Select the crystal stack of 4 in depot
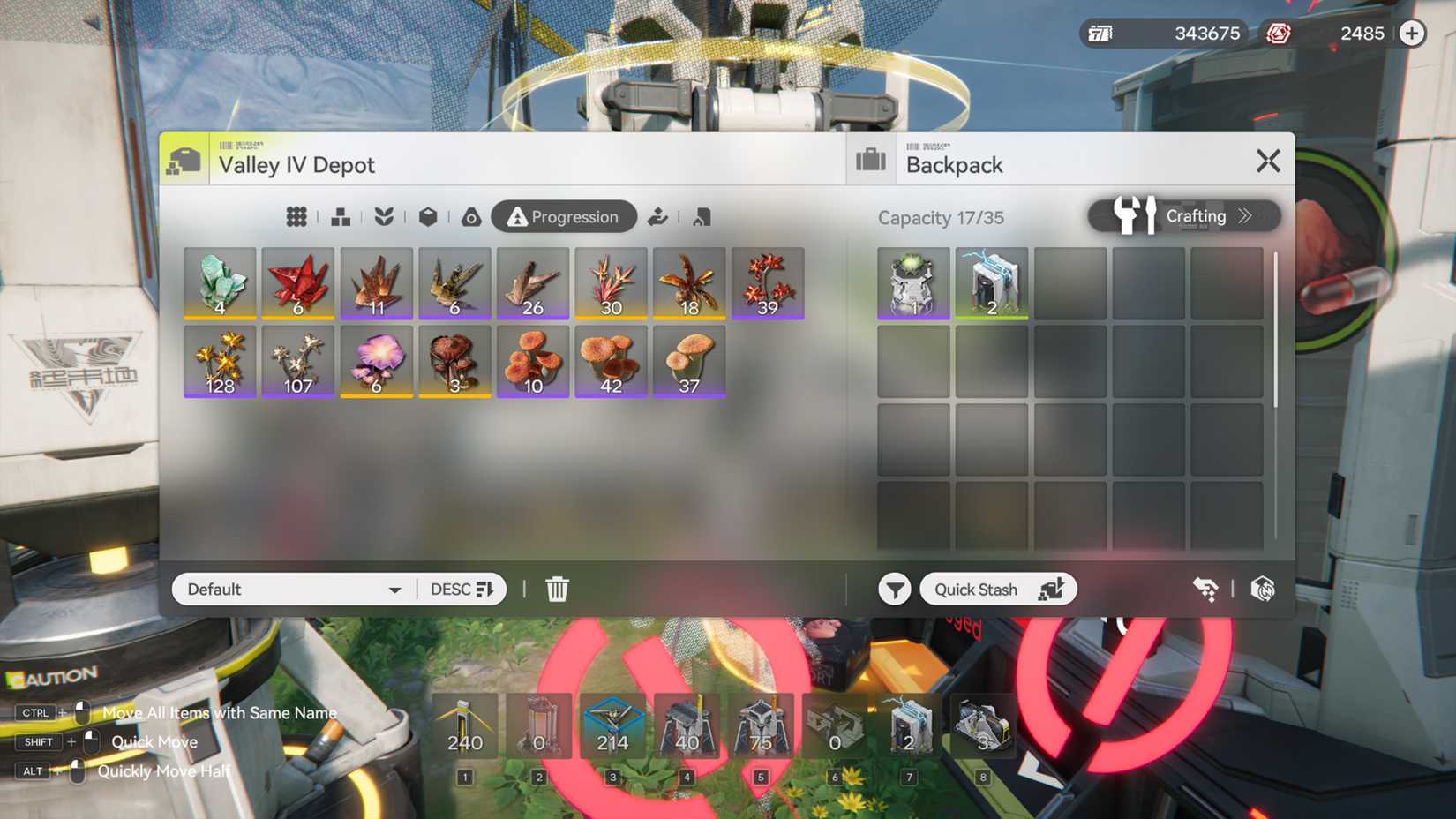The image size is (1456, 819). point(220,282)
